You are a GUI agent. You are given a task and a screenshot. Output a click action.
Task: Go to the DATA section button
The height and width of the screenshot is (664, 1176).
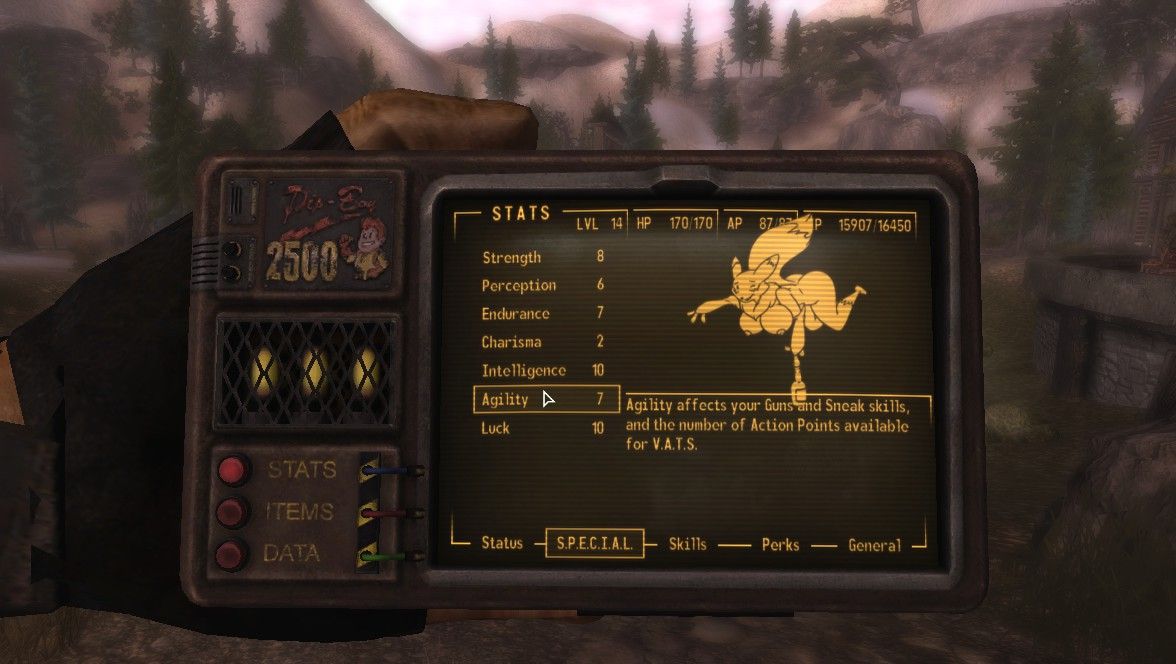tap(234, 553)
